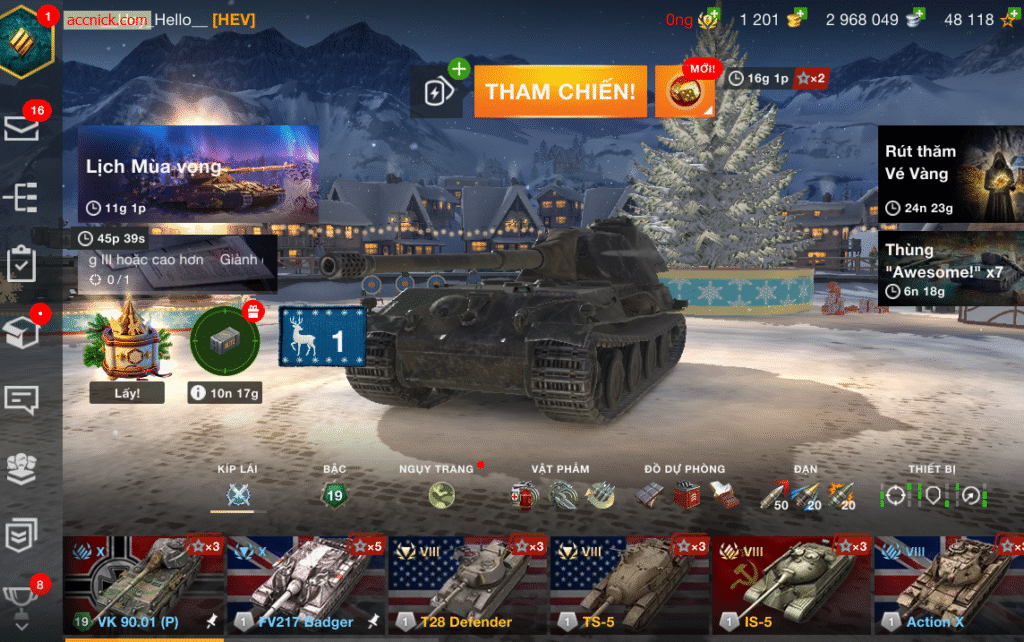This screenshot has width=1024, height=642.
Task: Open the Lịch Mùa vọng event banner
Action: click(198, 174)
